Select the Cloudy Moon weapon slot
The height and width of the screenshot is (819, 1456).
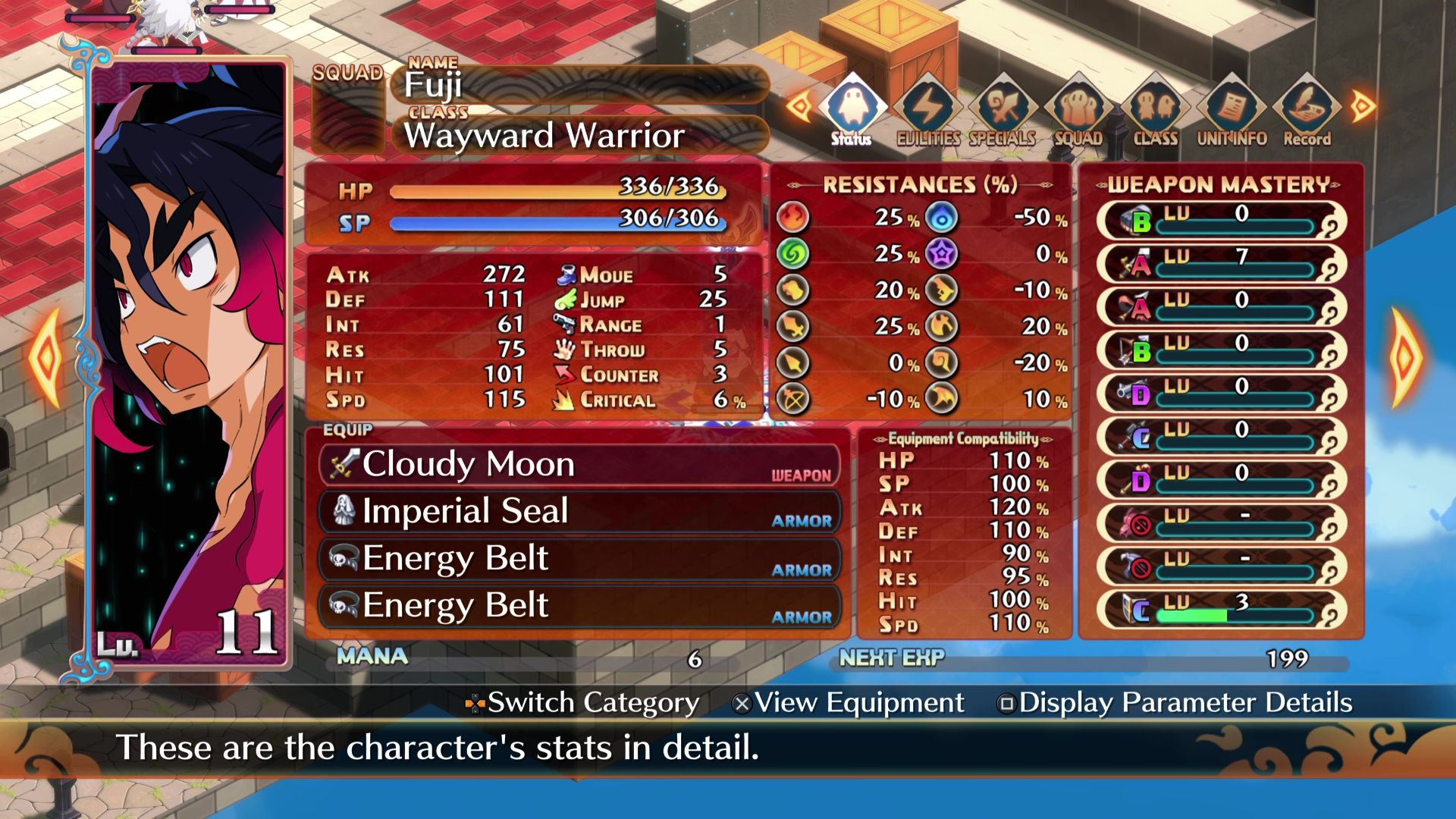tap(580, 464)
